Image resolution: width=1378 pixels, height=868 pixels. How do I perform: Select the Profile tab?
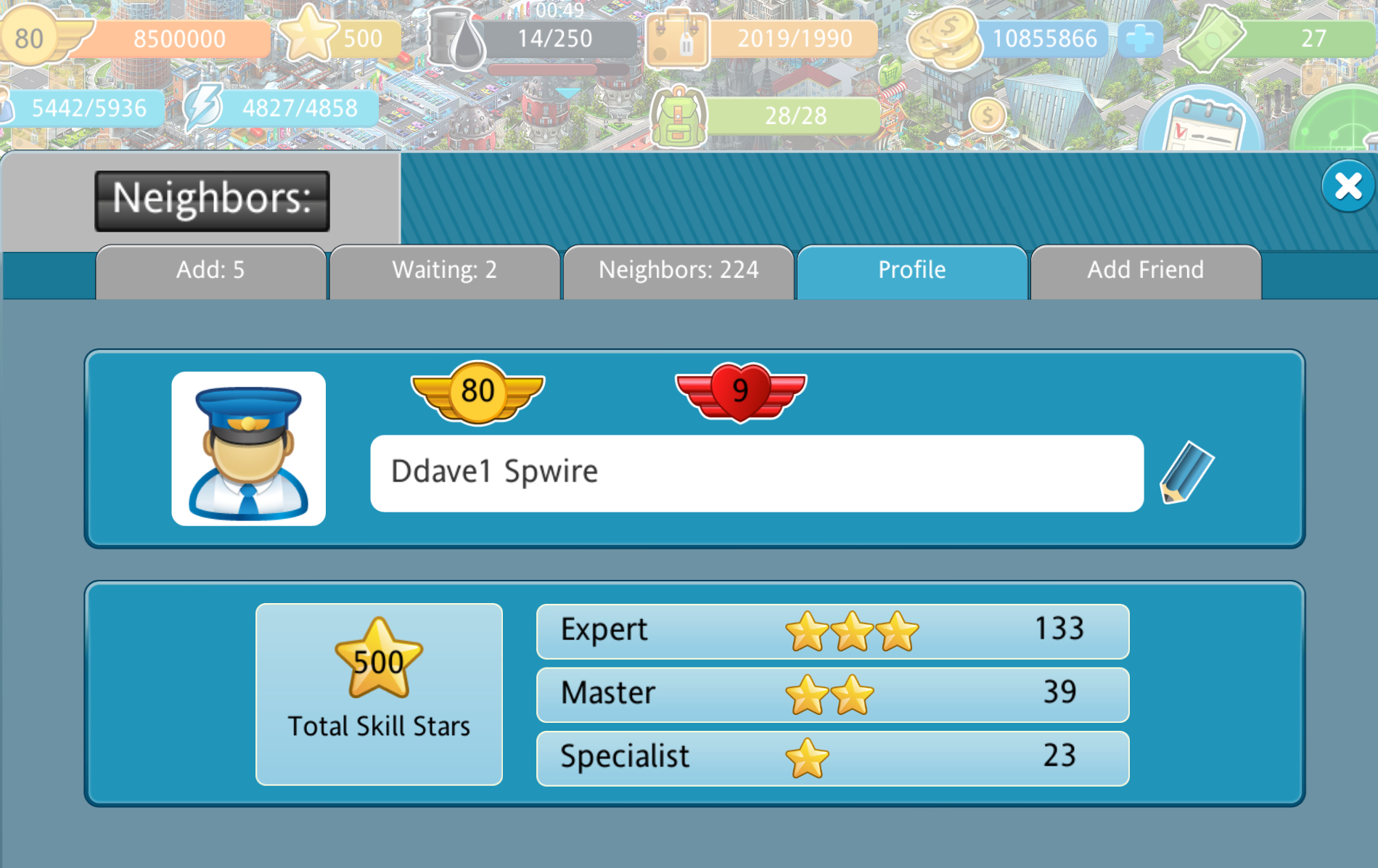pos(912,271)
